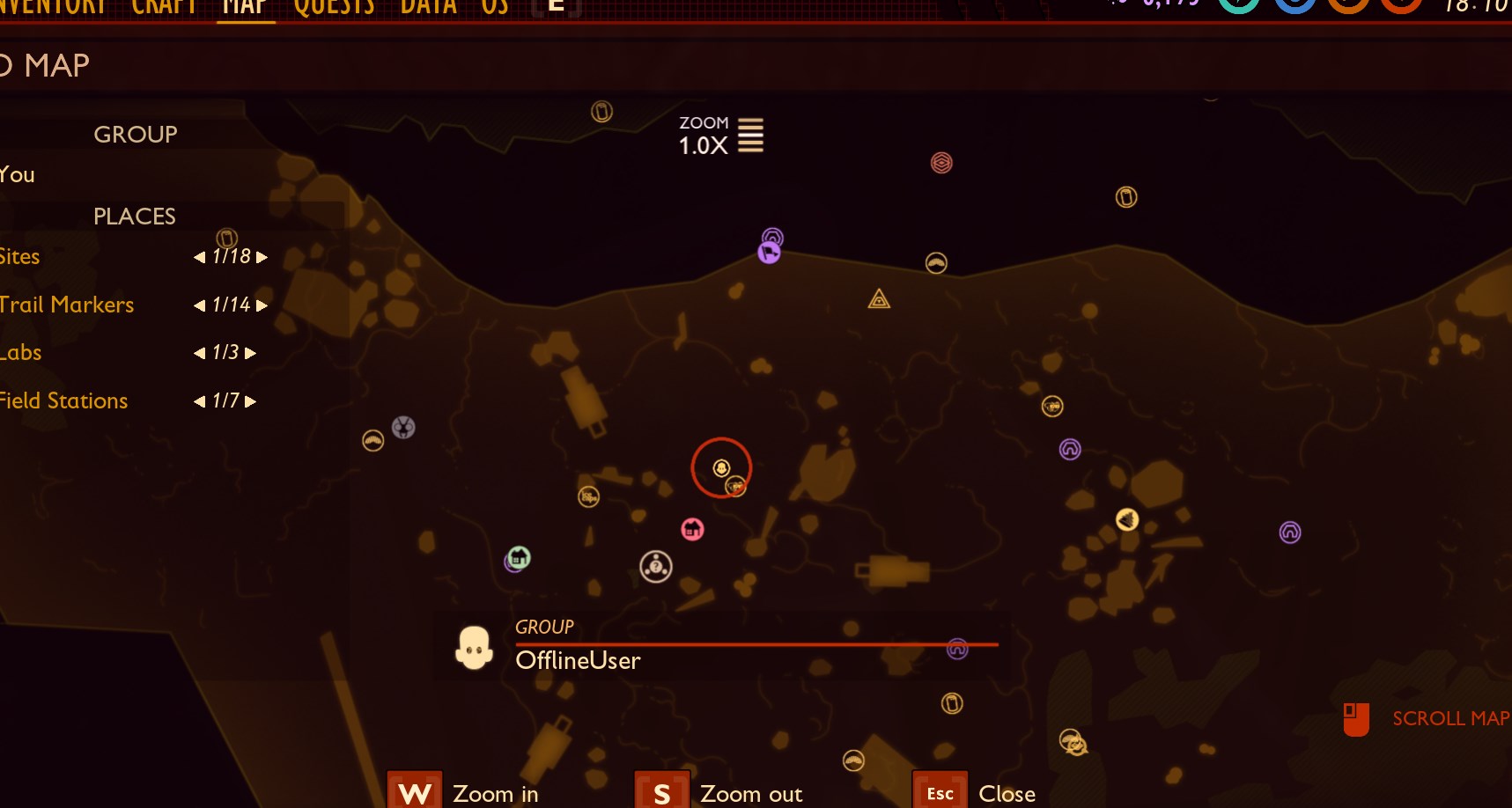
Task: Open the INVENTORY menu
Action: [x=55, y=7]
